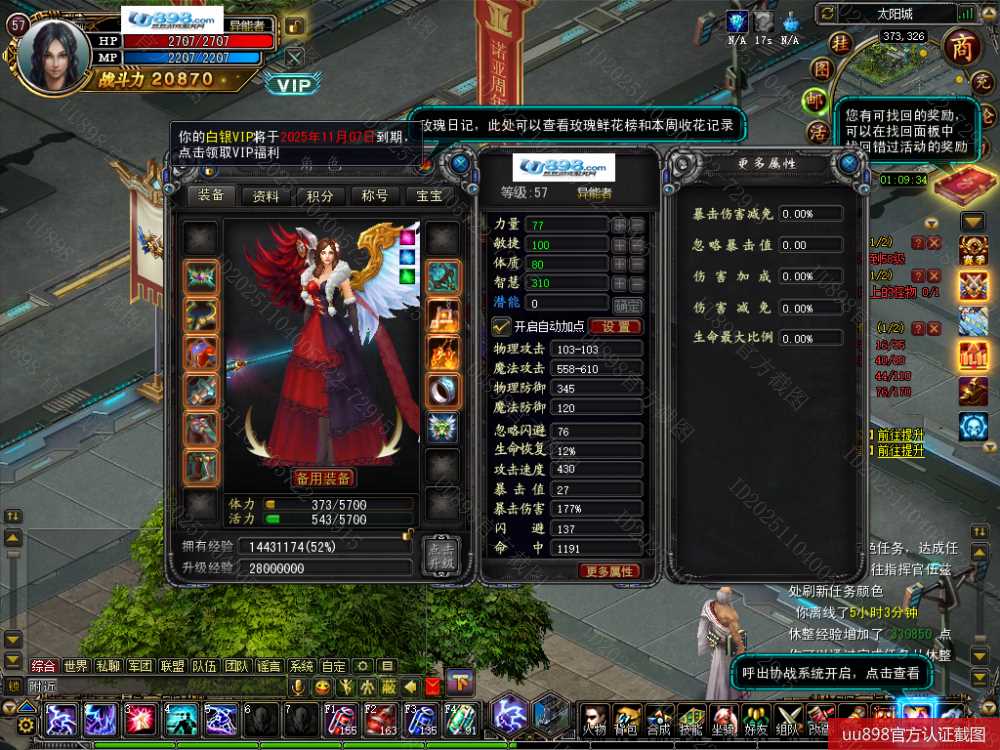Select the 军团 chat channel tab

[x=140, y=666]
